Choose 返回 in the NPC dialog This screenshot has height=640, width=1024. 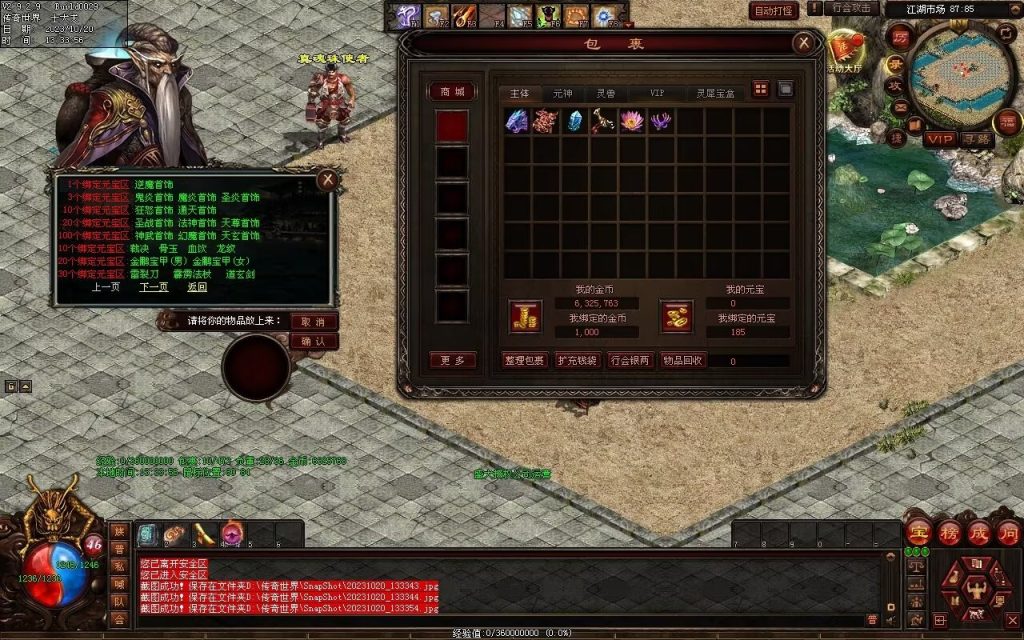pyautogui.click(x=197, y=287)
